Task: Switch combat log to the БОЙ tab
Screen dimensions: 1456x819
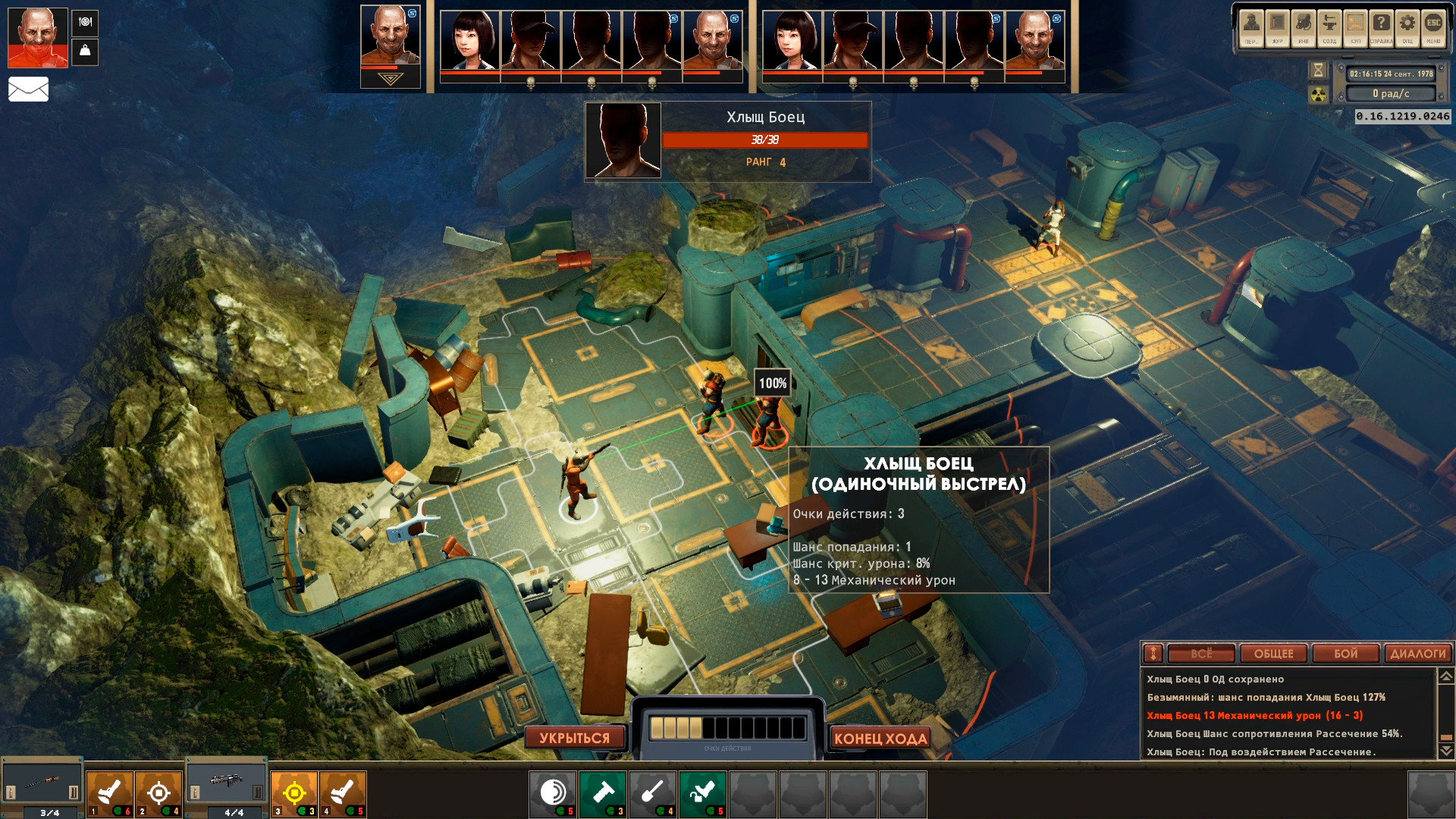Action: point(1345,654)
